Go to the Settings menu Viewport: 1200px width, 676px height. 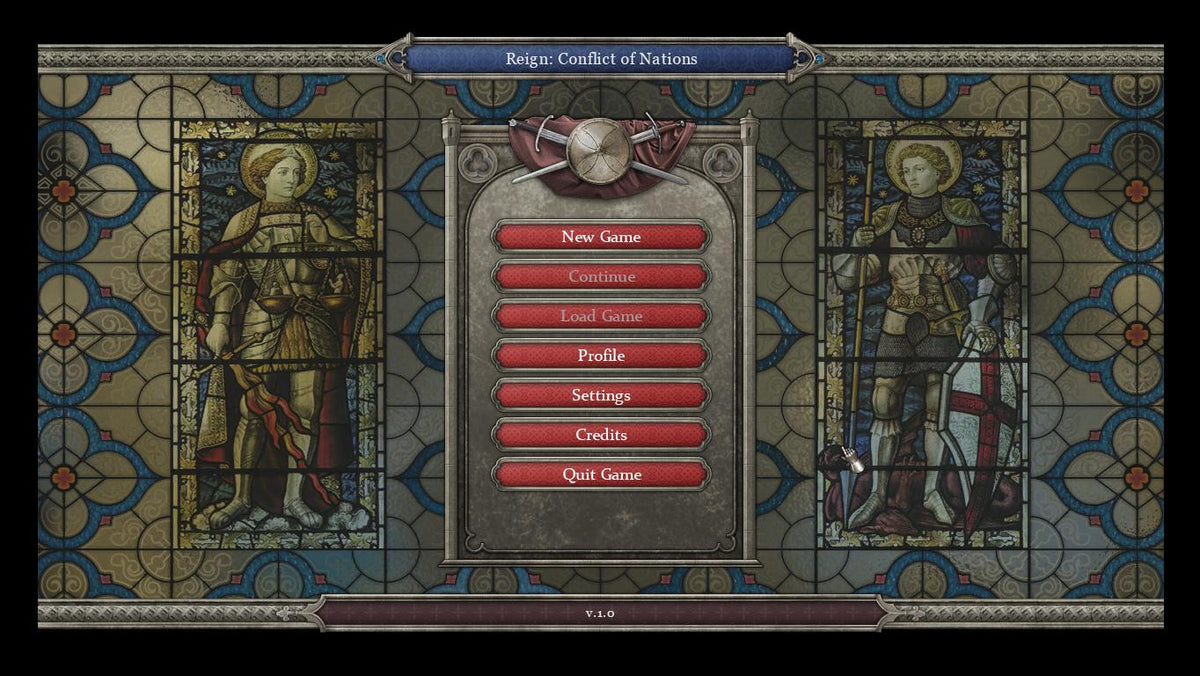(x=601, y=395)
